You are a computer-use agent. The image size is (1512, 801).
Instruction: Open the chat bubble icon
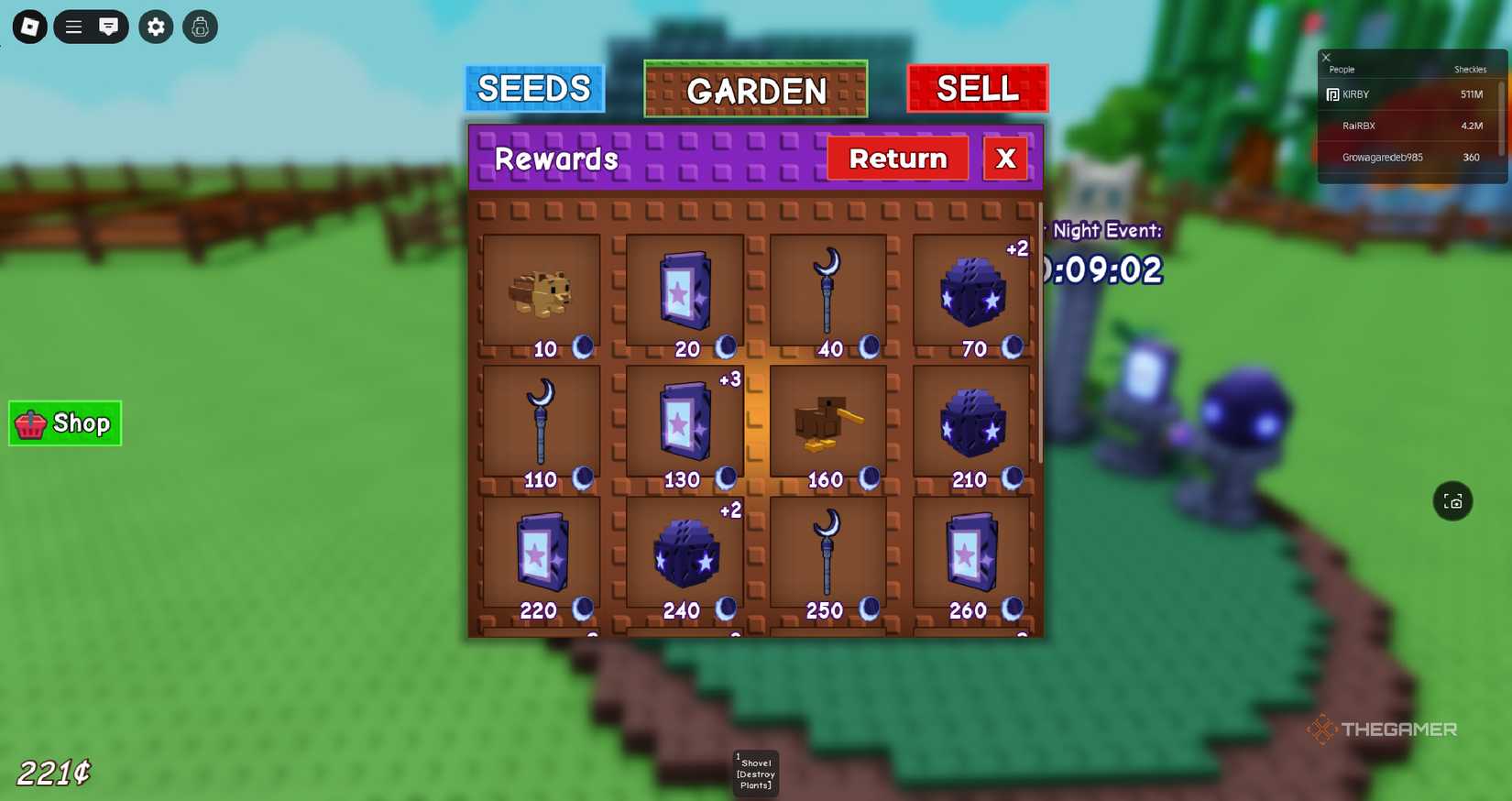(x=109, y=27)
